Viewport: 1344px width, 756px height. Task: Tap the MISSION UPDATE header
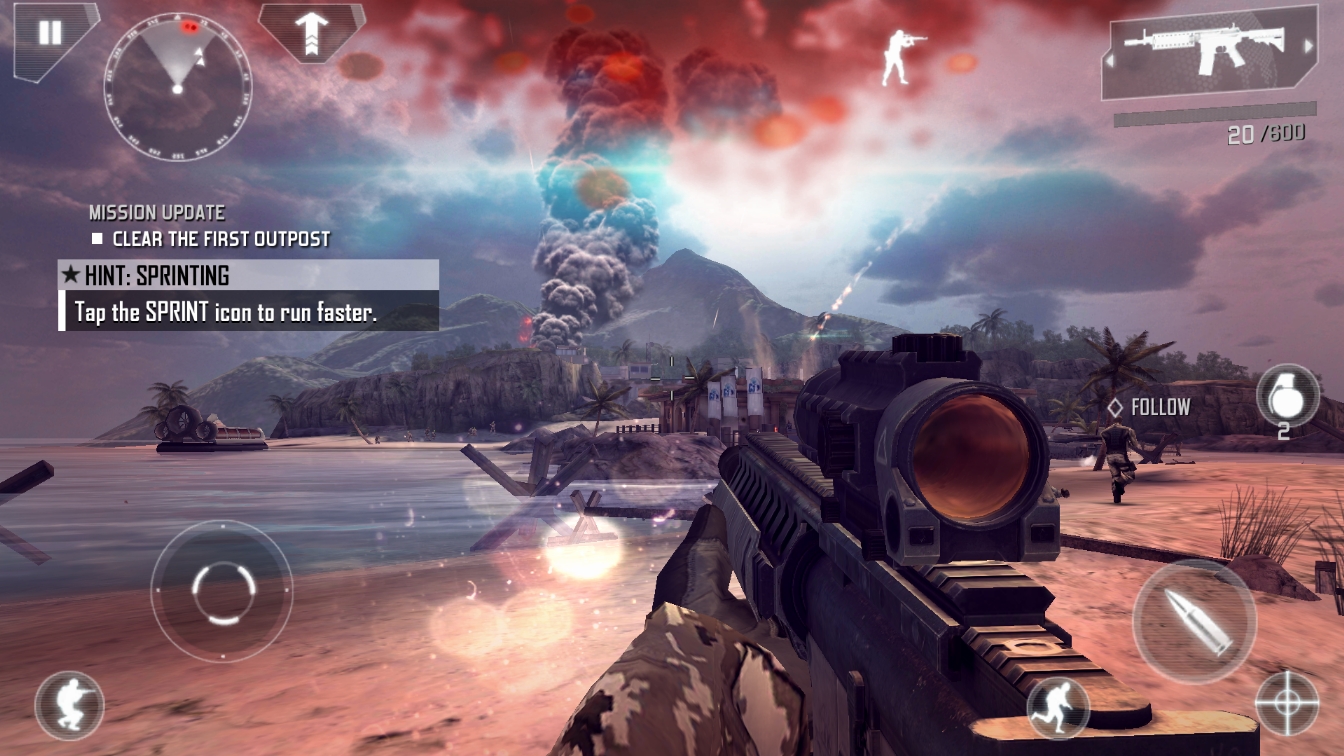[156, 212]
